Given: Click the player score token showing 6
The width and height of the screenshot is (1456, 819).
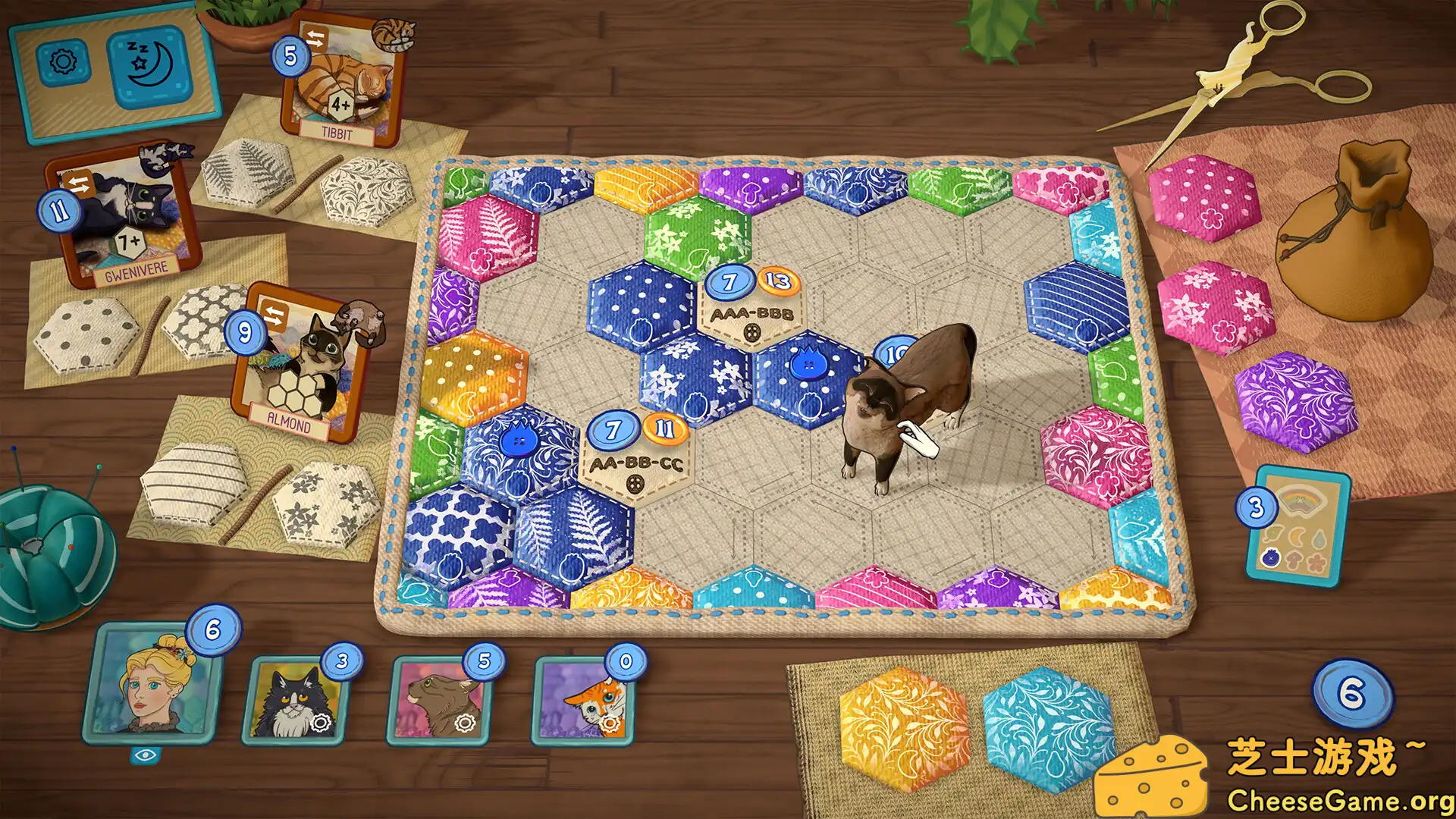Looking at the screenshot, I should click(x=213, y=629).
